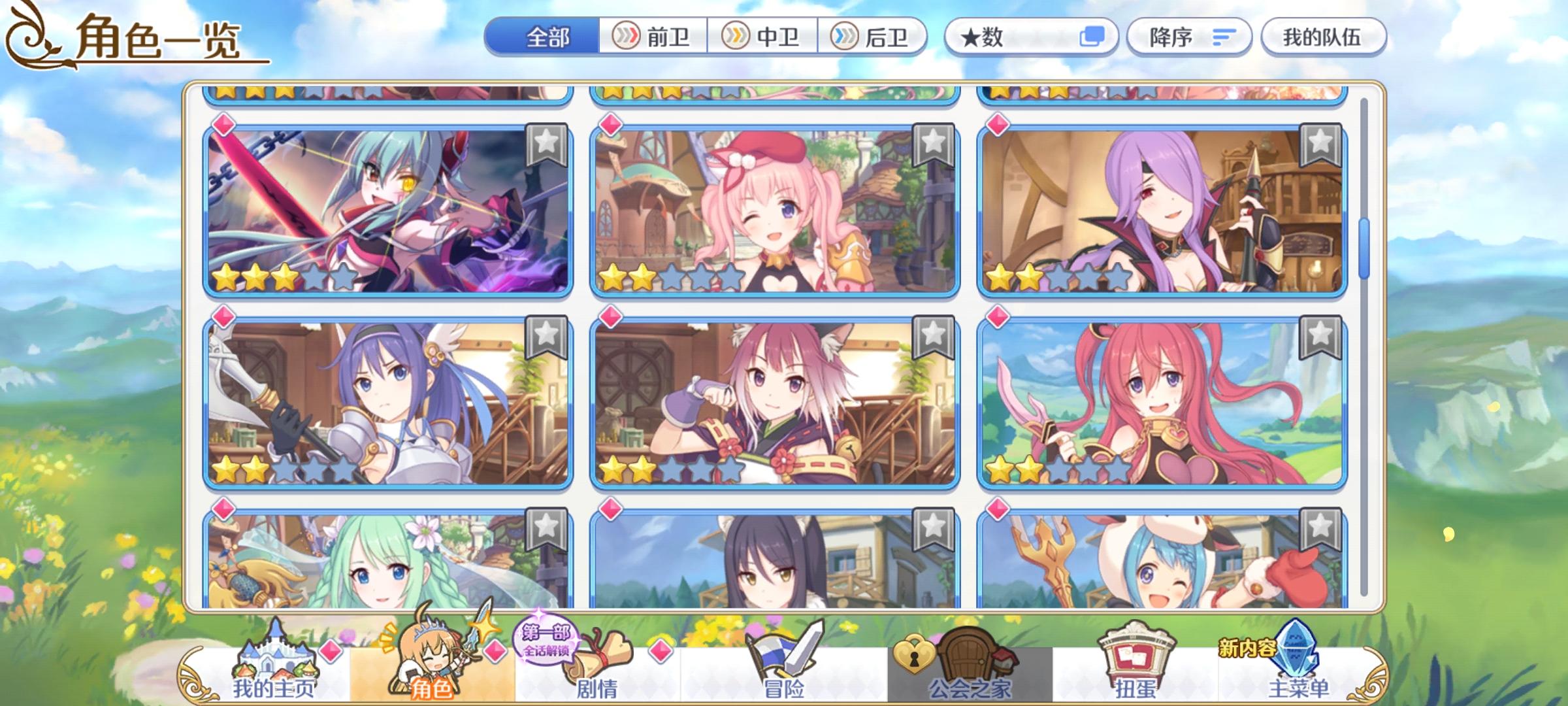Select the 全部 filter button
The image size is (1568, 706).
(x=546, y=37)
